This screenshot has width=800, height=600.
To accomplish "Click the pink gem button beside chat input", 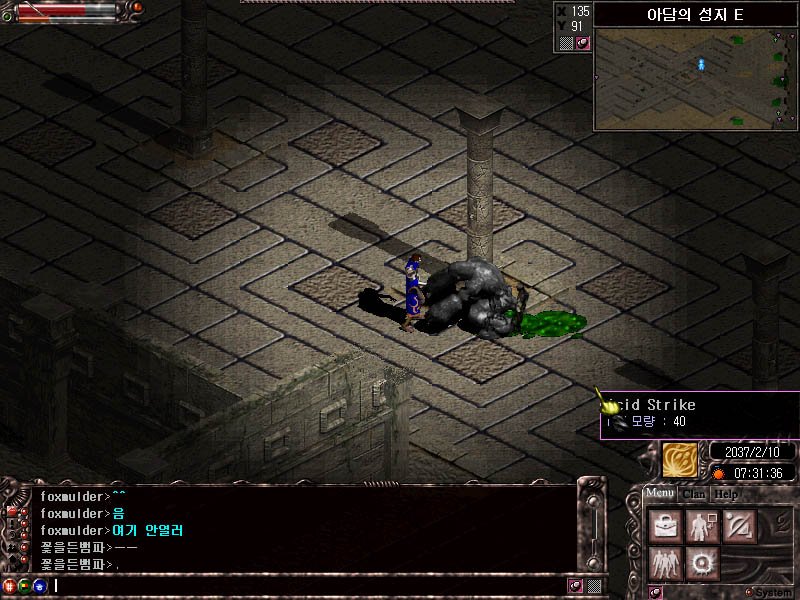I will (x=576, y=585).
